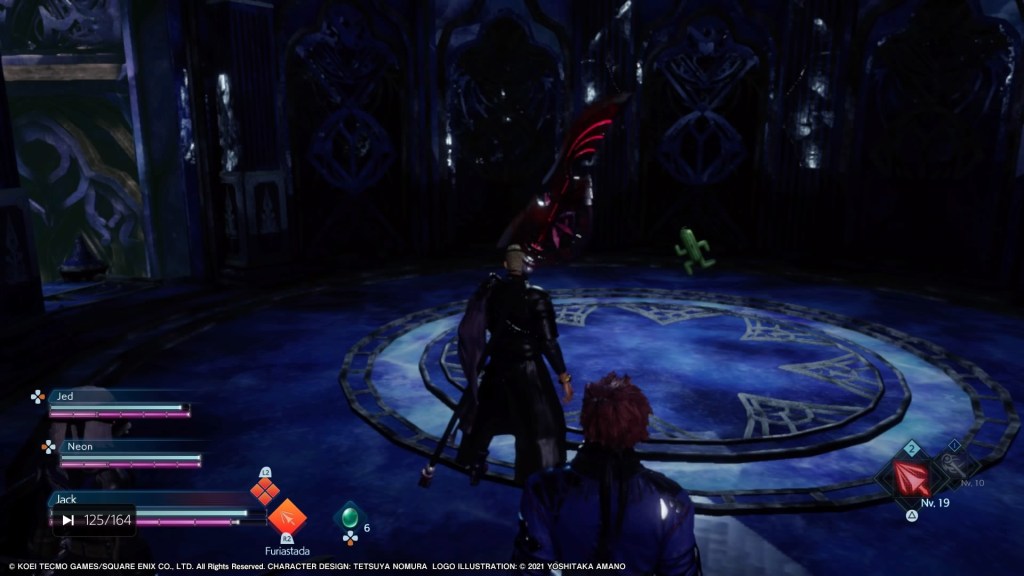
Task: Select the active red job icon Nv. 19
Action: tap(911, 477)
